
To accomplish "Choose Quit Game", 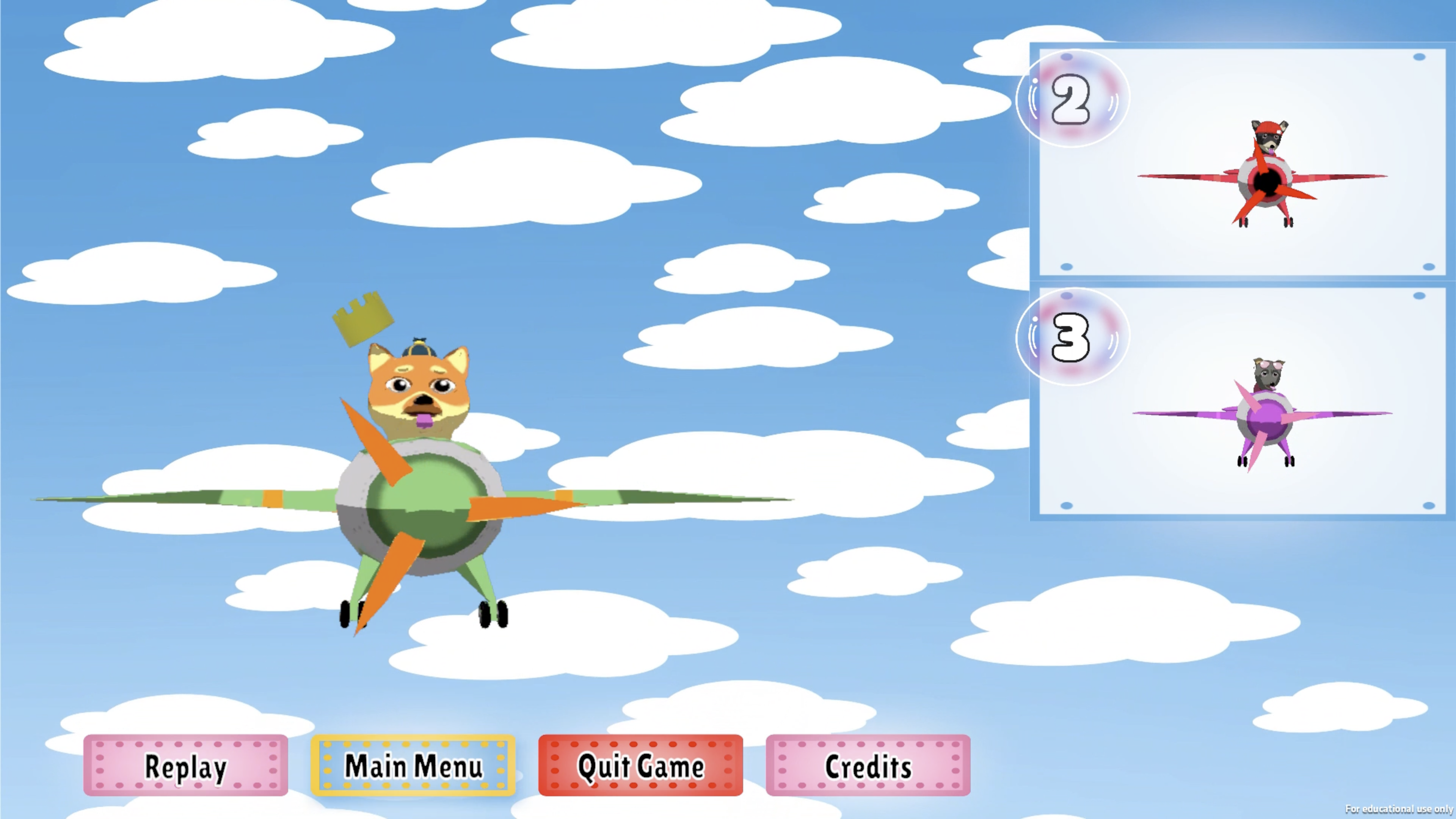I will coord(640,766).
